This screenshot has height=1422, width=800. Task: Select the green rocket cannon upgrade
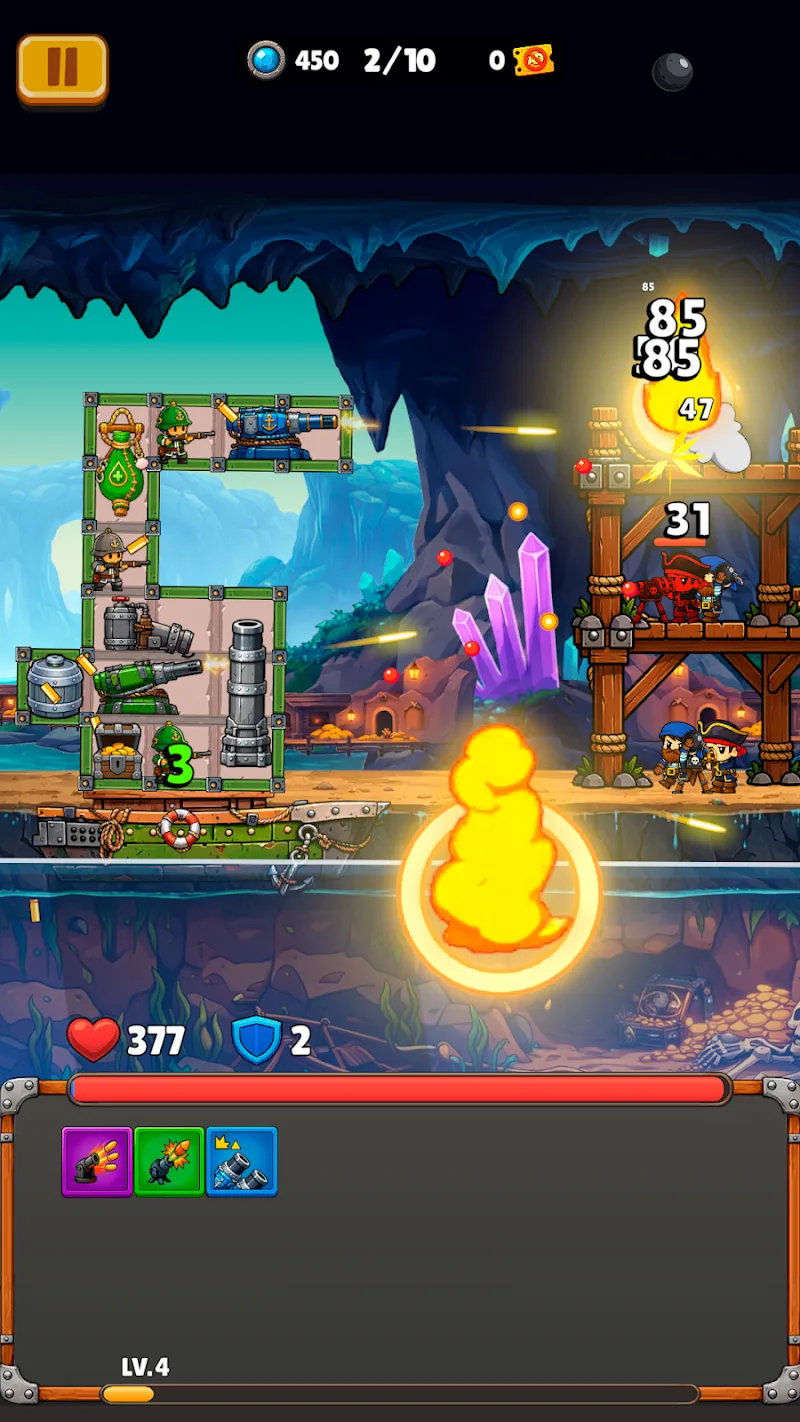[x=169, y=1162]
